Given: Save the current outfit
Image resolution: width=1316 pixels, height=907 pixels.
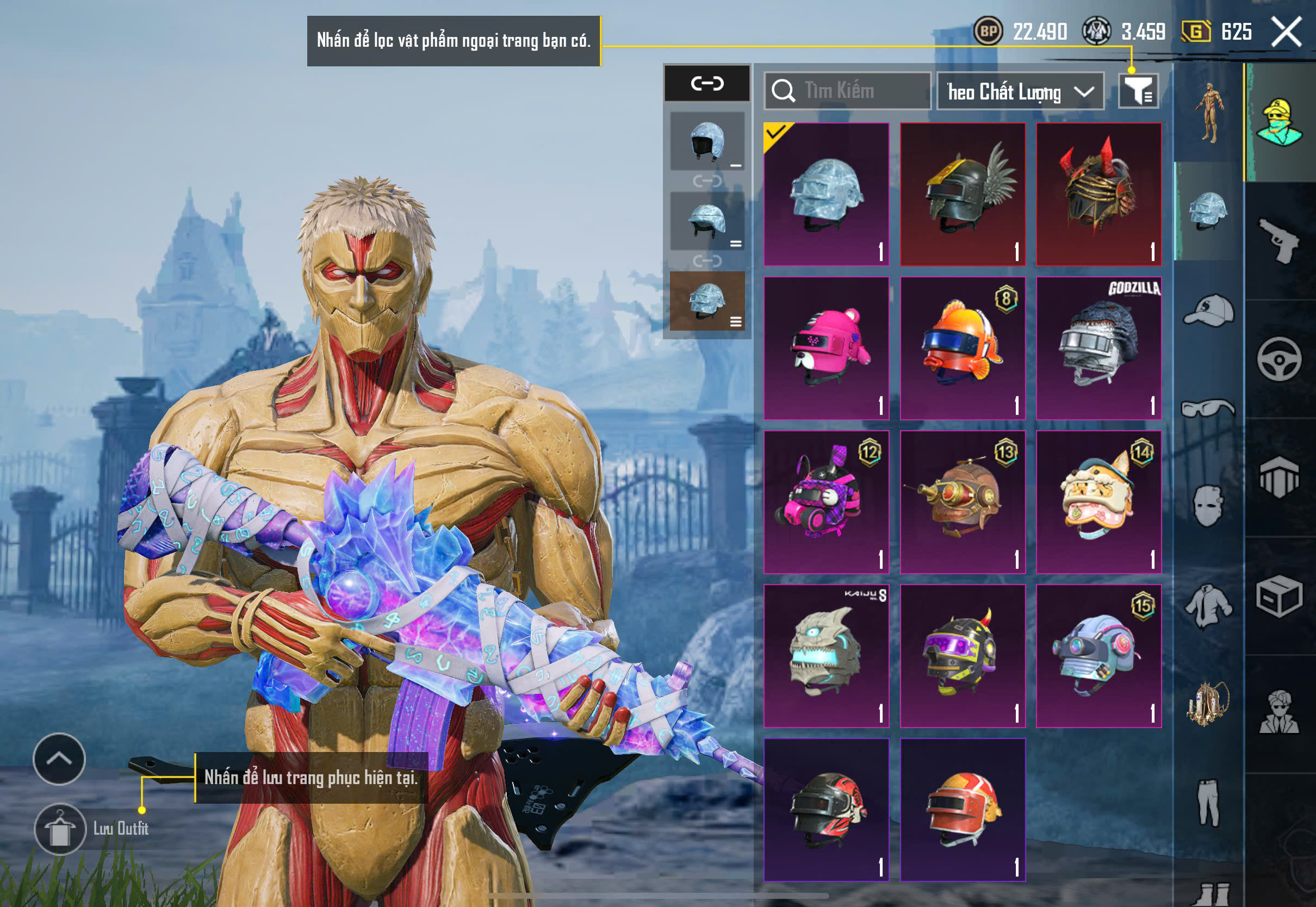Looking at the screenshot, I should 60,829.
